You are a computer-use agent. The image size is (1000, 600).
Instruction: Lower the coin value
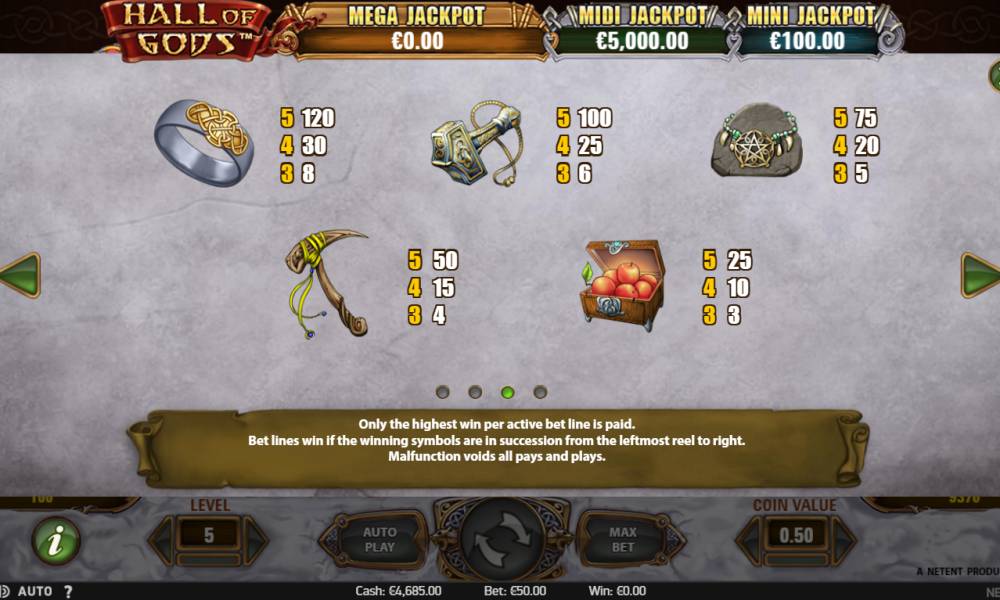(x=749, y=538)
